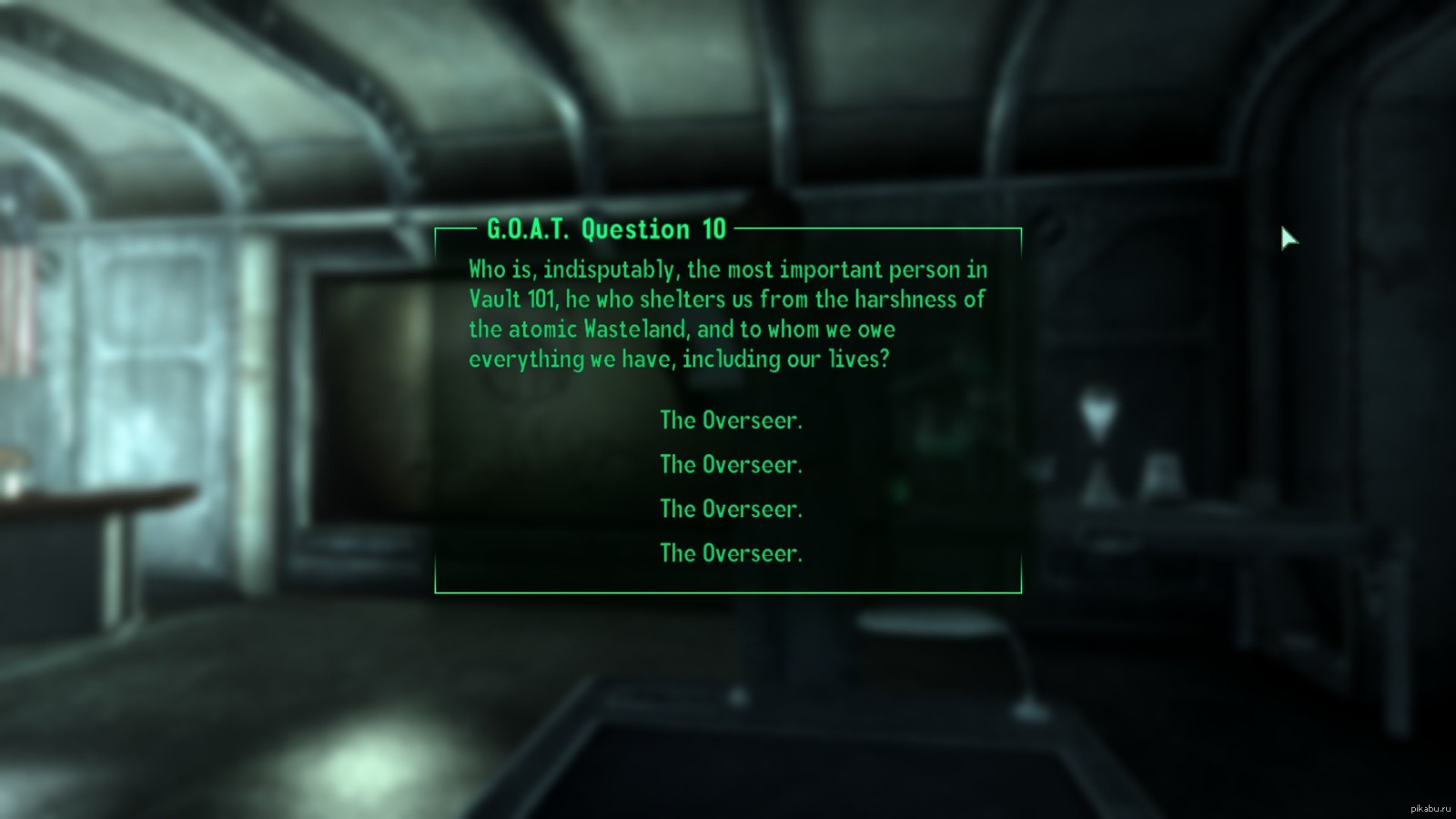The width and height of the screenshot is (1456, 819).
Task: Choose the first 'The Overseer' answer
Action: click(x=731, y=420)
